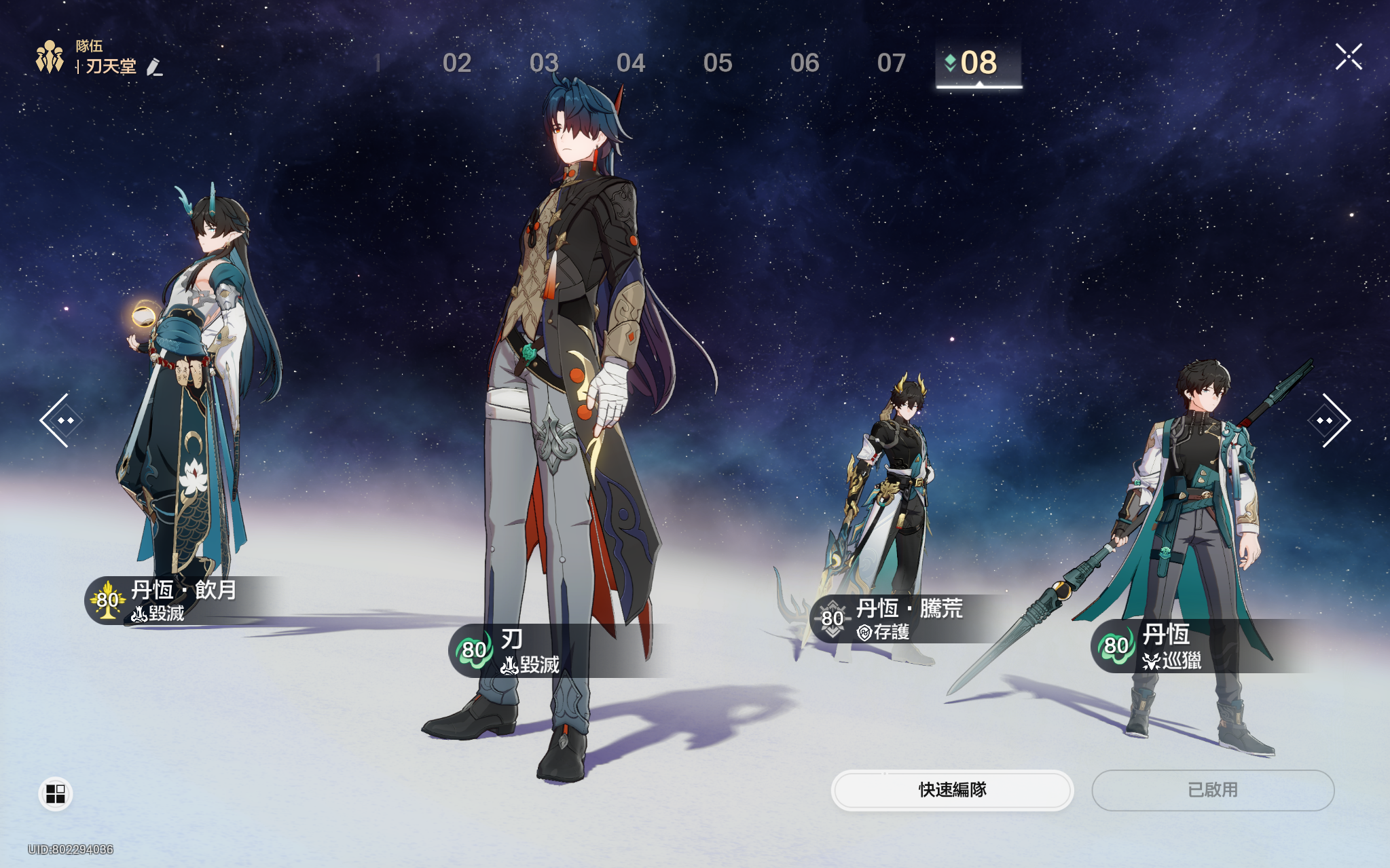The image size is (1390, 868).
Task: Go to the next team with right arrow
Action: tap(1329, 421)
